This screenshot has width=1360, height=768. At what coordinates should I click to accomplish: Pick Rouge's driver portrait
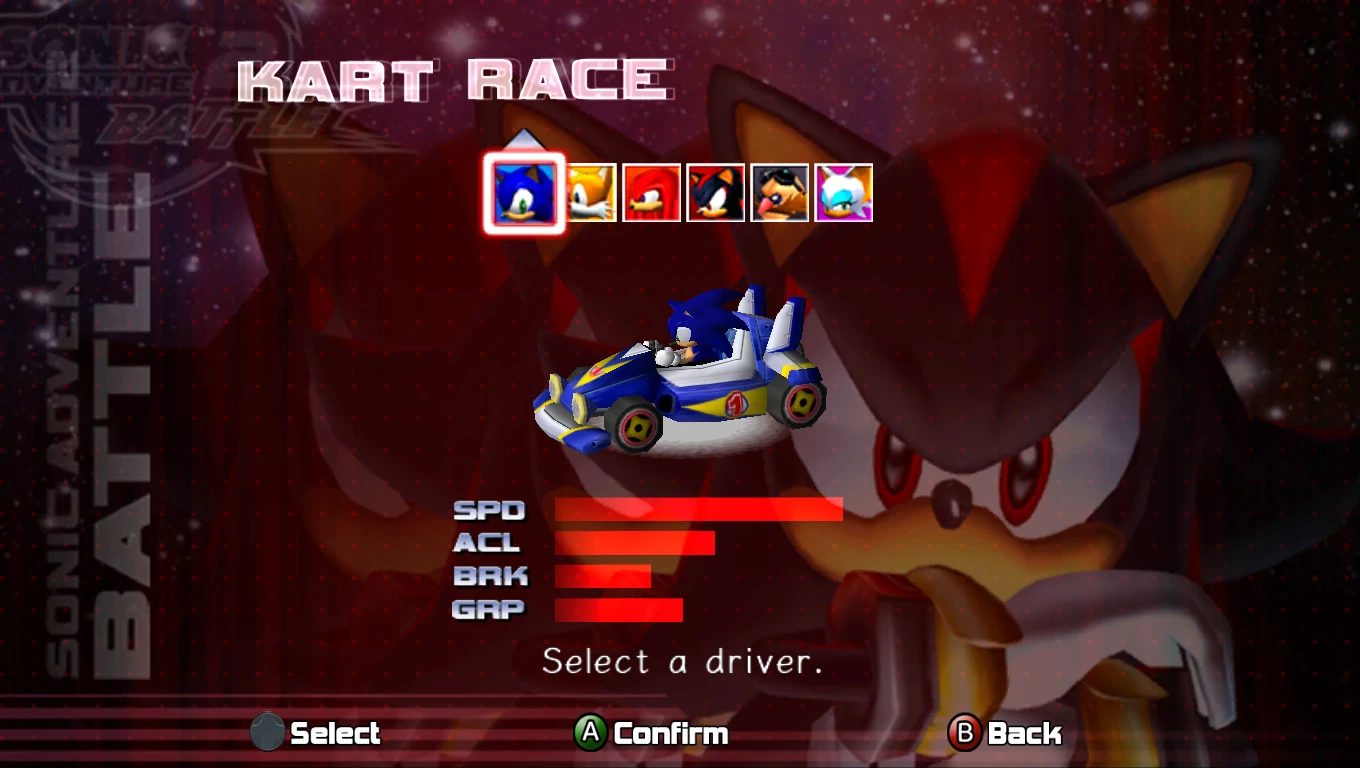pos(844,193)
